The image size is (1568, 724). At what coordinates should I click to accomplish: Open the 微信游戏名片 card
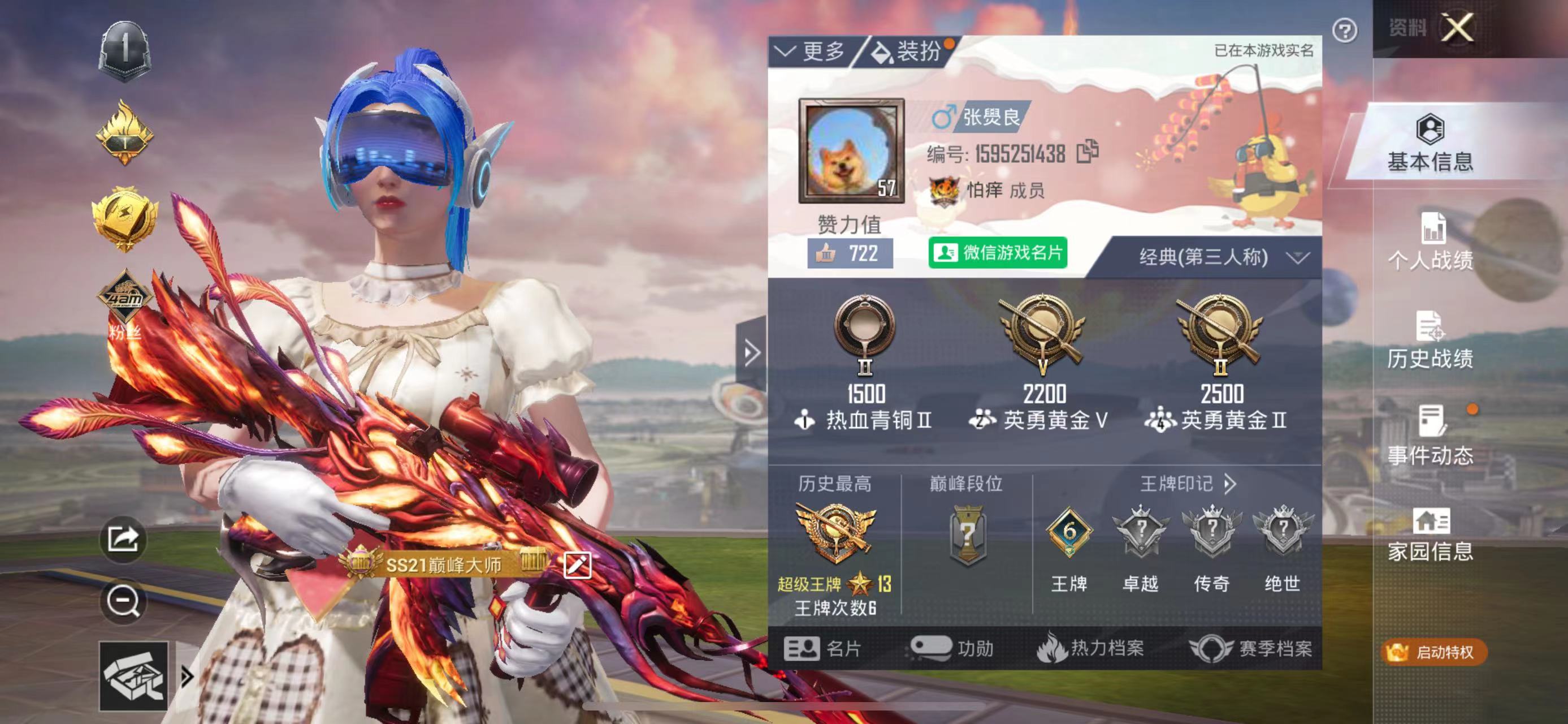(x=997, y=253)
